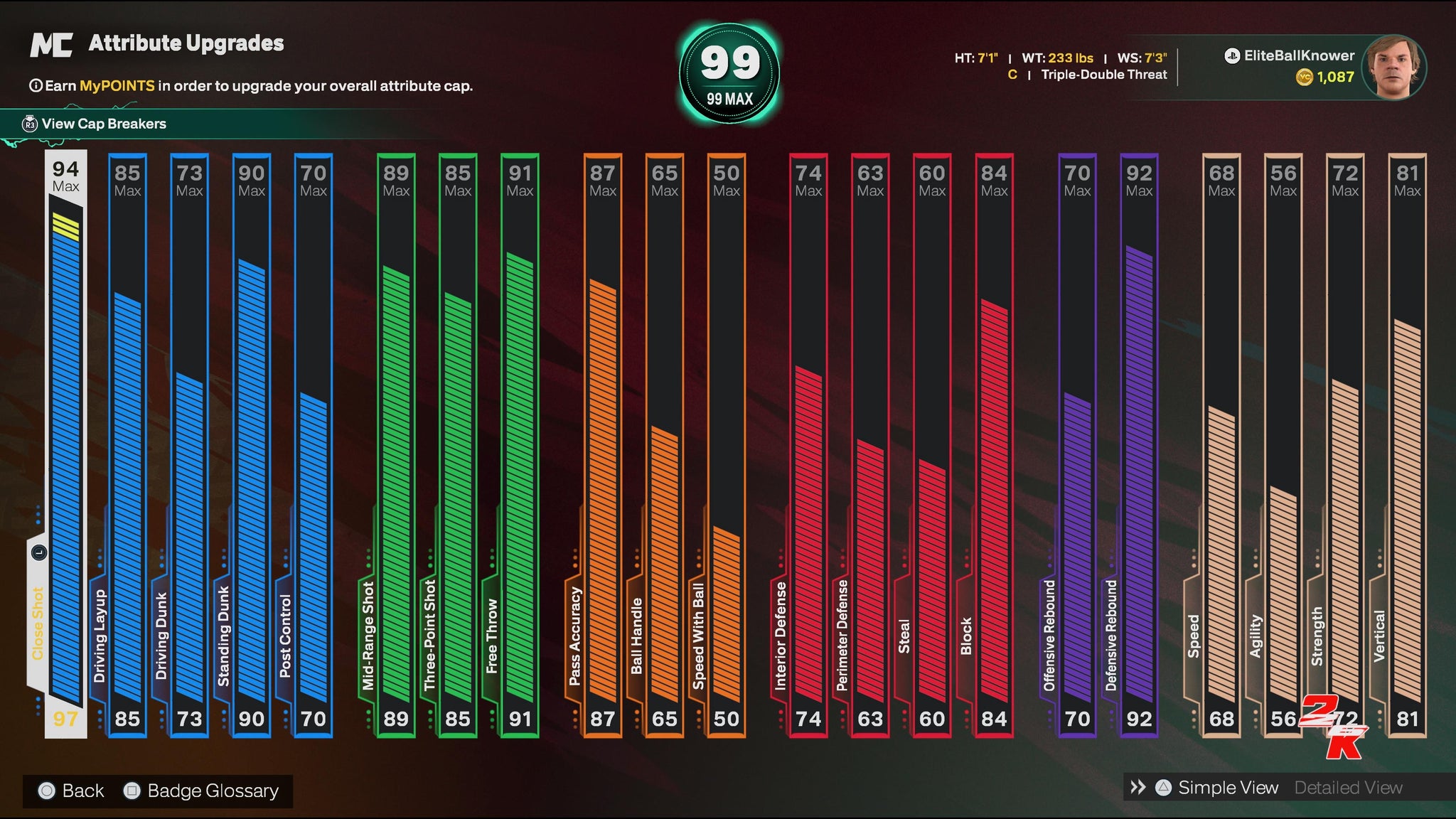Open the Badge Glossary
1456x819 pixels.
[212, 791]
